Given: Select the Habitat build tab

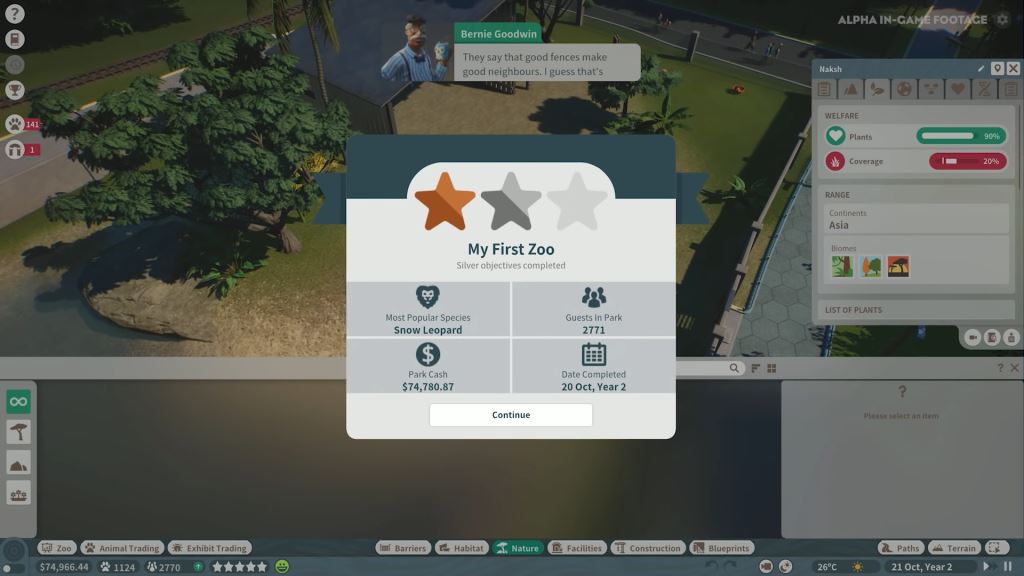Looking at the screenshot, I should click(x=461, y=548).
